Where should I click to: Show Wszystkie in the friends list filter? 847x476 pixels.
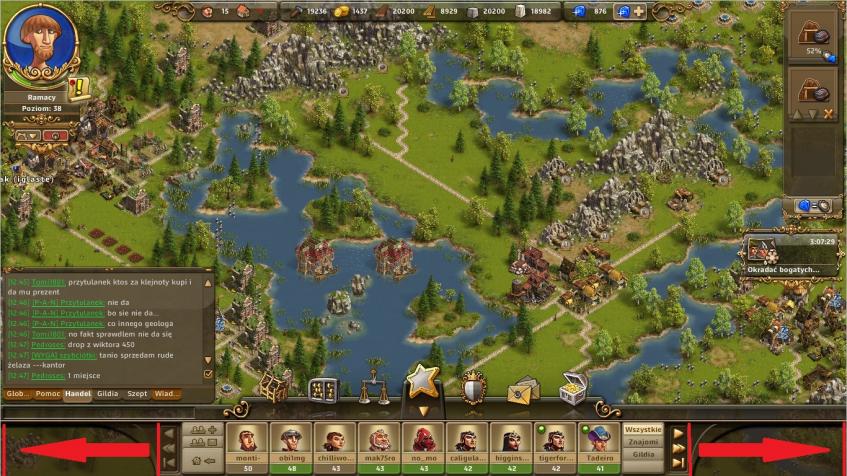click(643, 429)
